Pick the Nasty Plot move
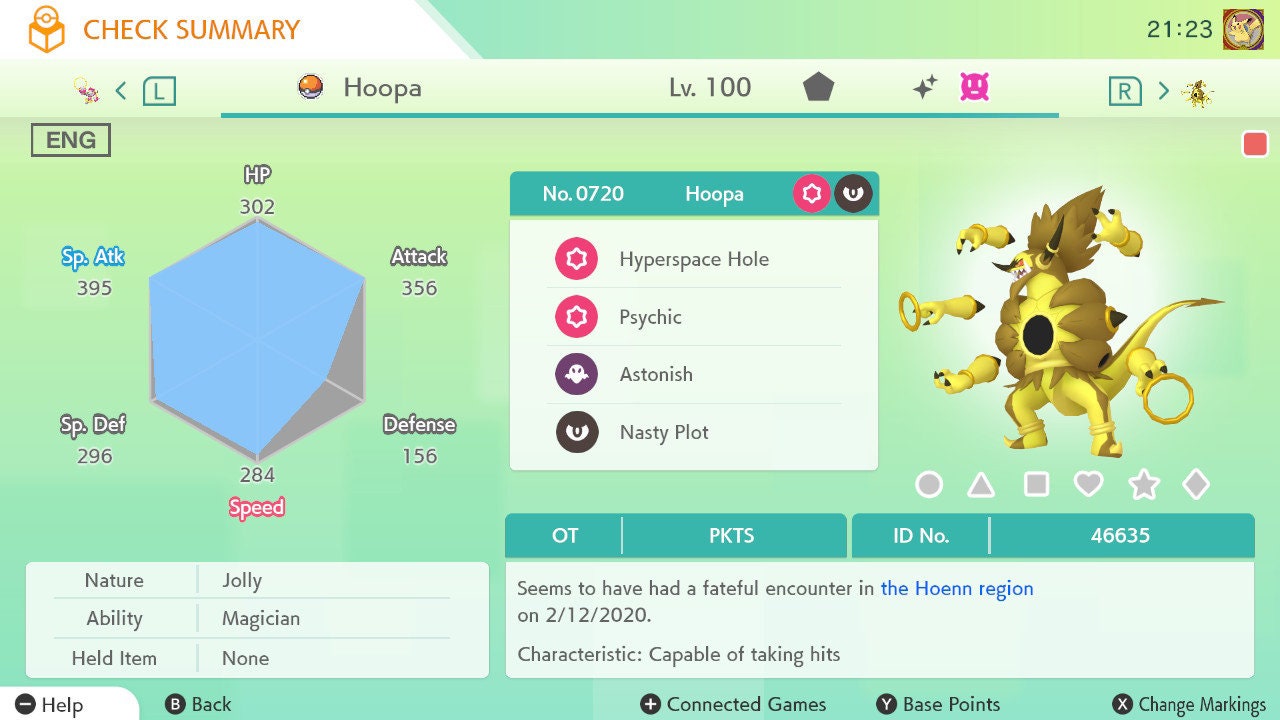This screenshot has width=1280, height=720. click(693, 432)
